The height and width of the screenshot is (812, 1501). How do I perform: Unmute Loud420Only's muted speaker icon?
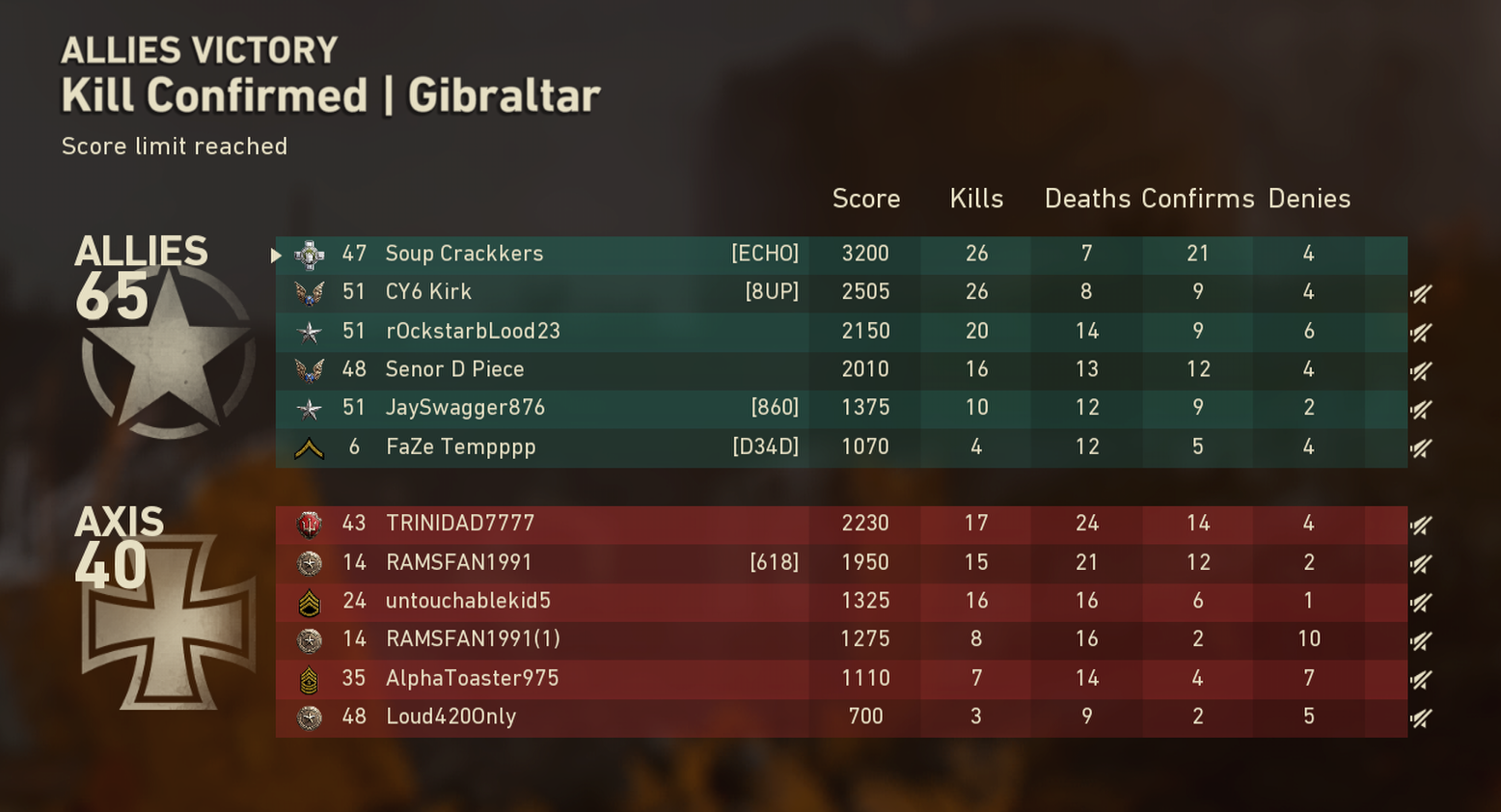[x=1421, y=717]
